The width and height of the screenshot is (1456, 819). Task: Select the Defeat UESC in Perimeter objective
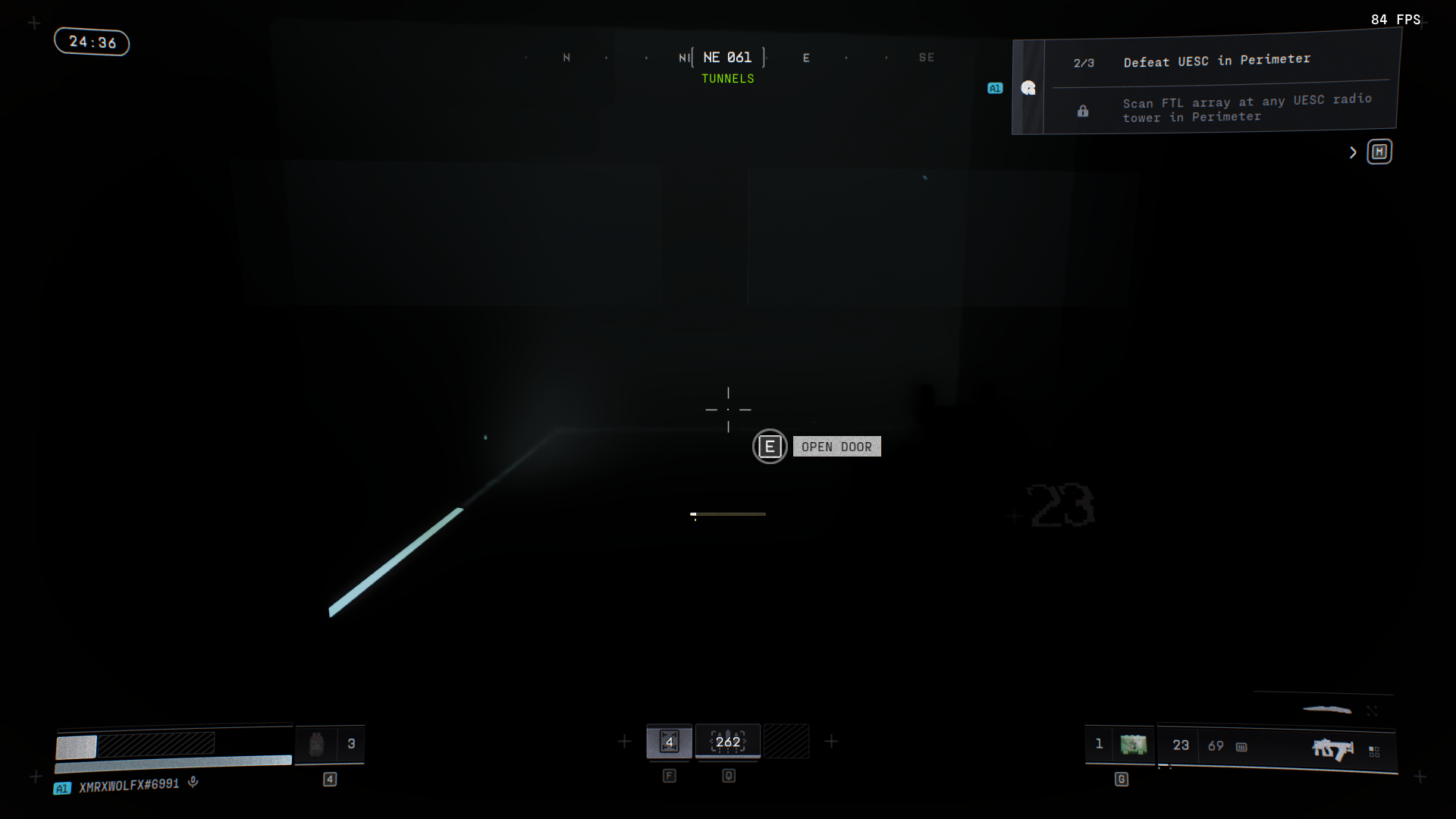pyautogui.click(x=1216, y=61)
